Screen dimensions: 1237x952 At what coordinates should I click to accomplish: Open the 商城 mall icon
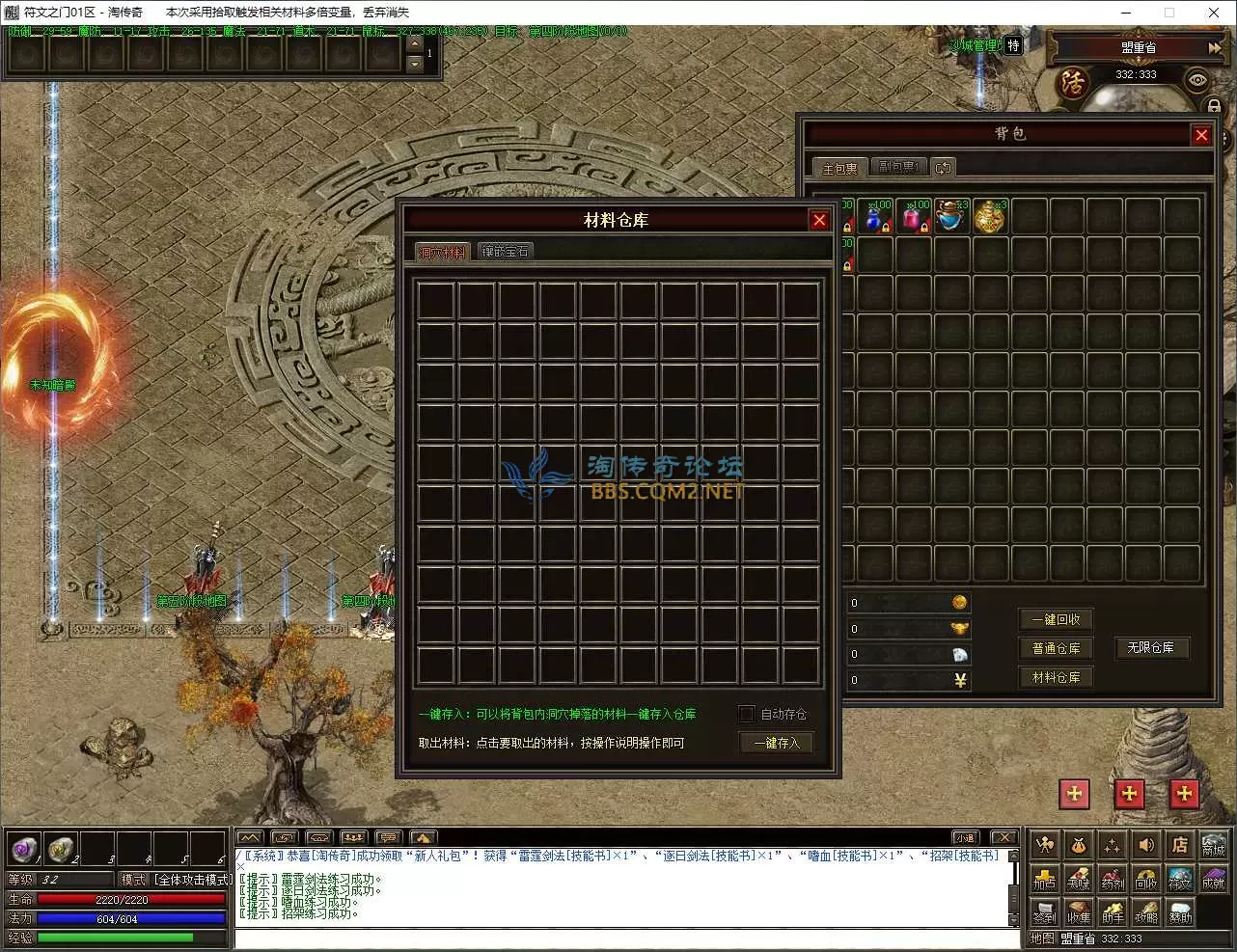pyautogui.click(x=1213, y=846)
